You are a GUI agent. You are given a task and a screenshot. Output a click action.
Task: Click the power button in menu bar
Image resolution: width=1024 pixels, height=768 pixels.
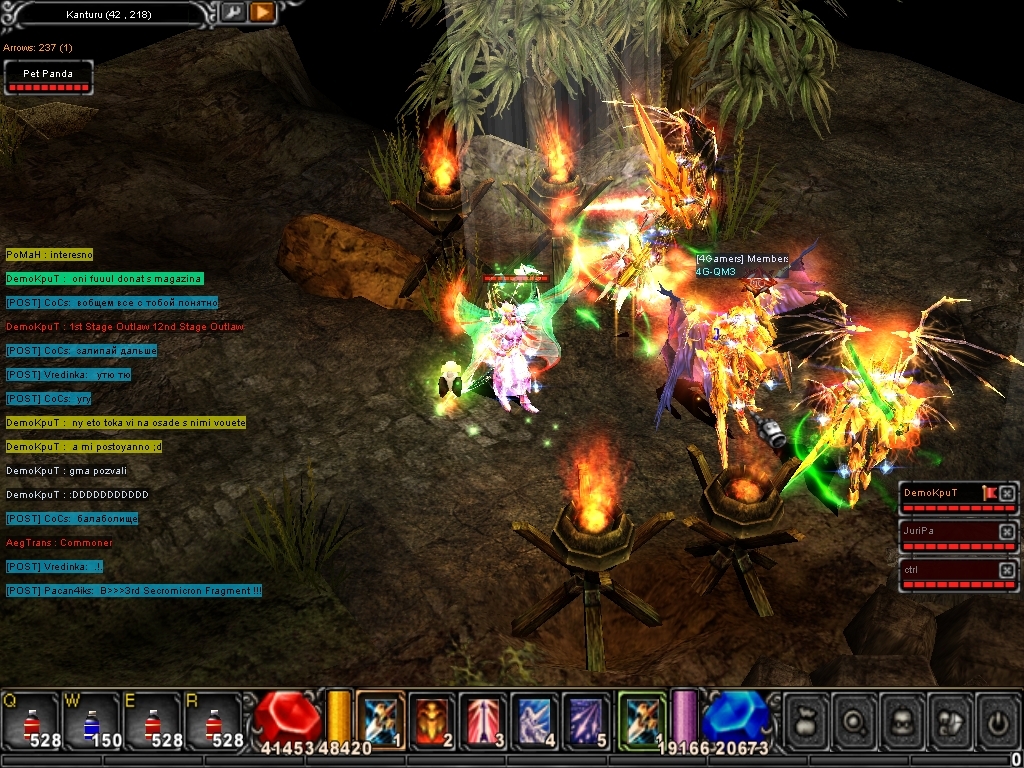point(997,719)
